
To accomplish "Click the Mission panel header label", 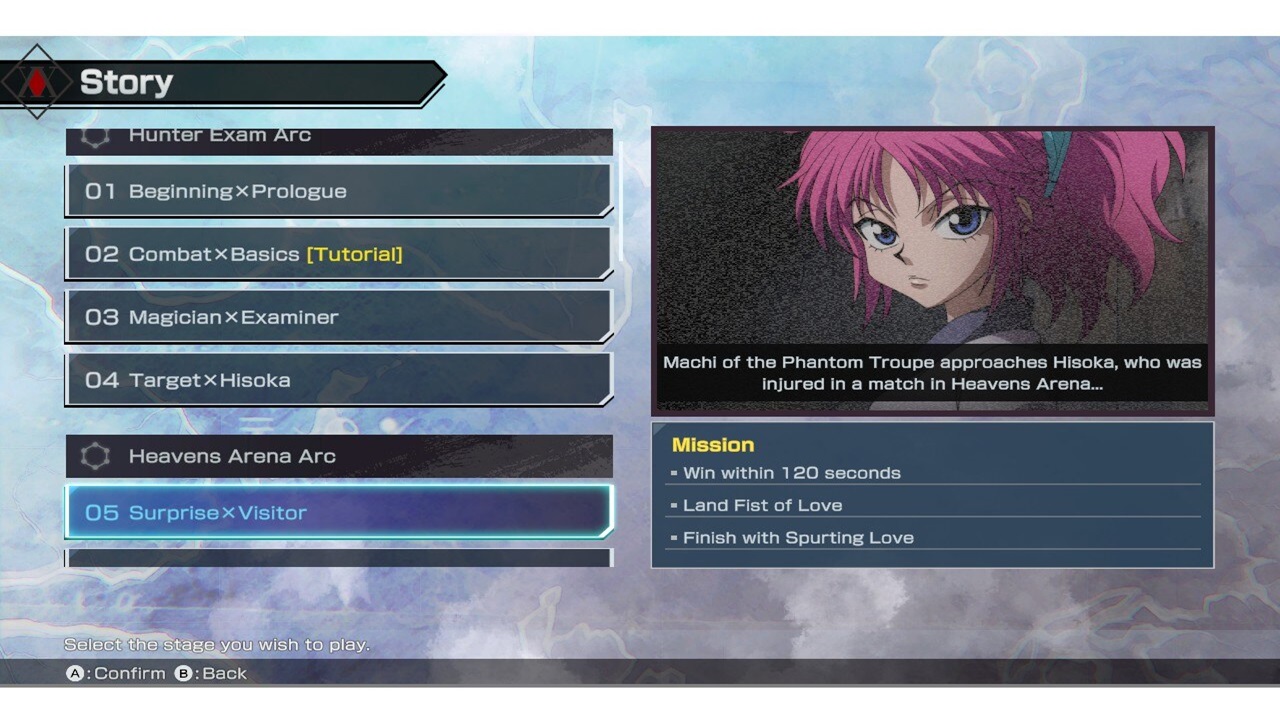I will [x=713, y=444].
